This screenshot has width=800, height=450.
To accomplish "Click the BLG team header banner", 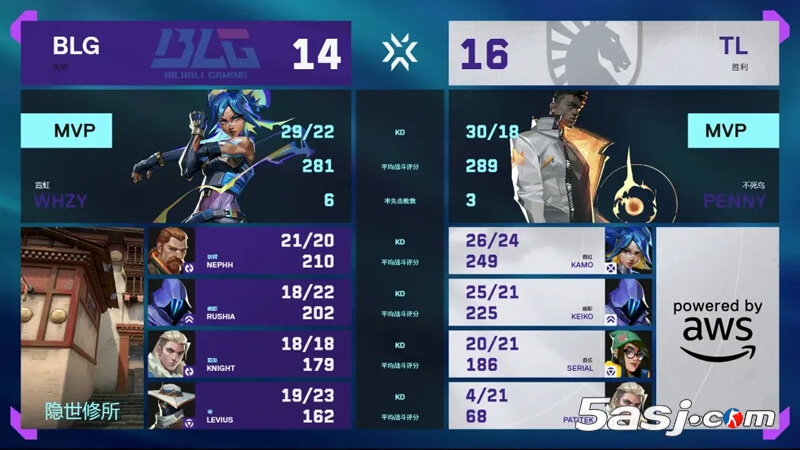I will tap(186, 53).
